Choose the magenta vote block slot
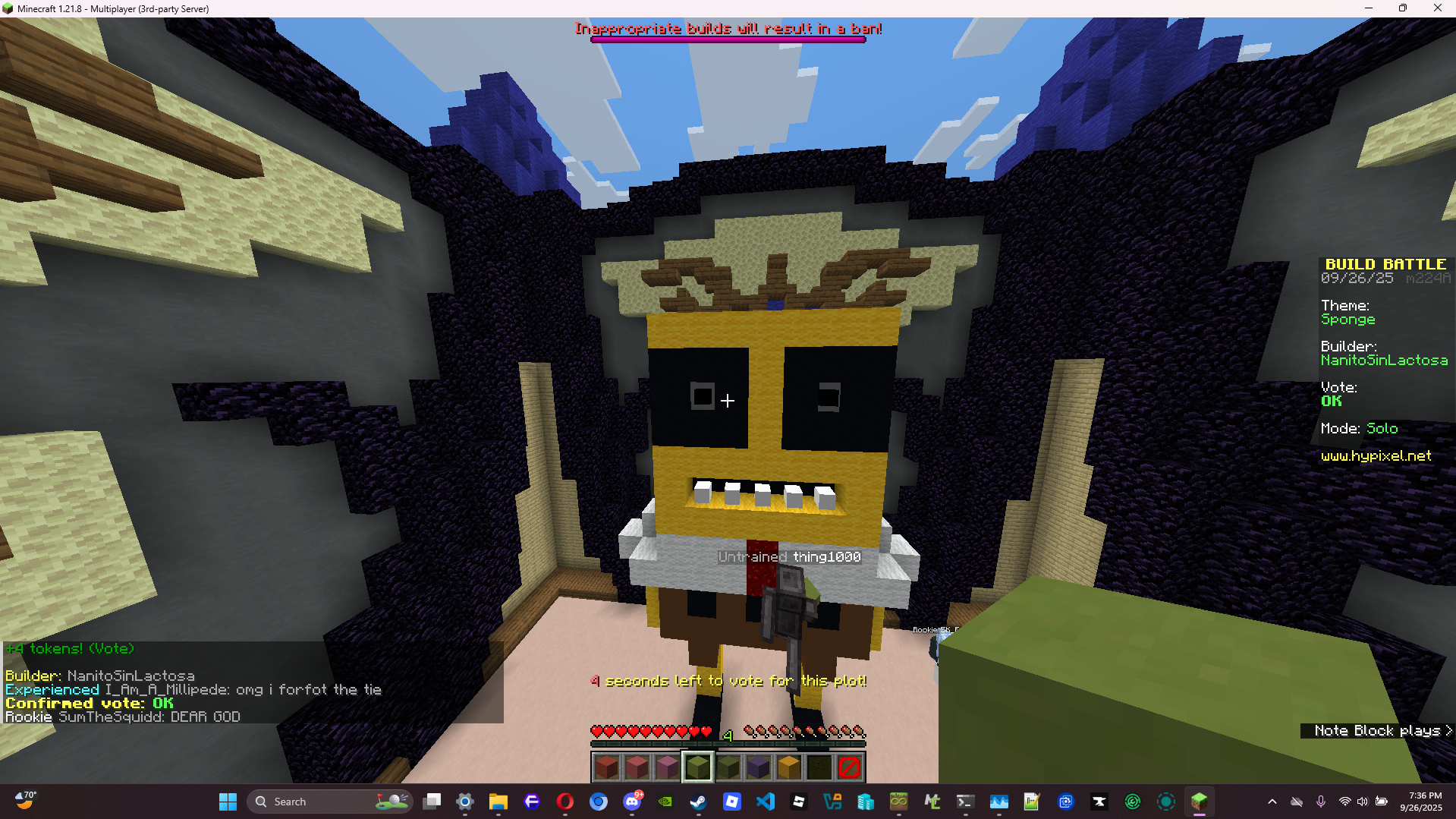The height and width of the screenshot is (819, 1456). (x=667, y=767)
